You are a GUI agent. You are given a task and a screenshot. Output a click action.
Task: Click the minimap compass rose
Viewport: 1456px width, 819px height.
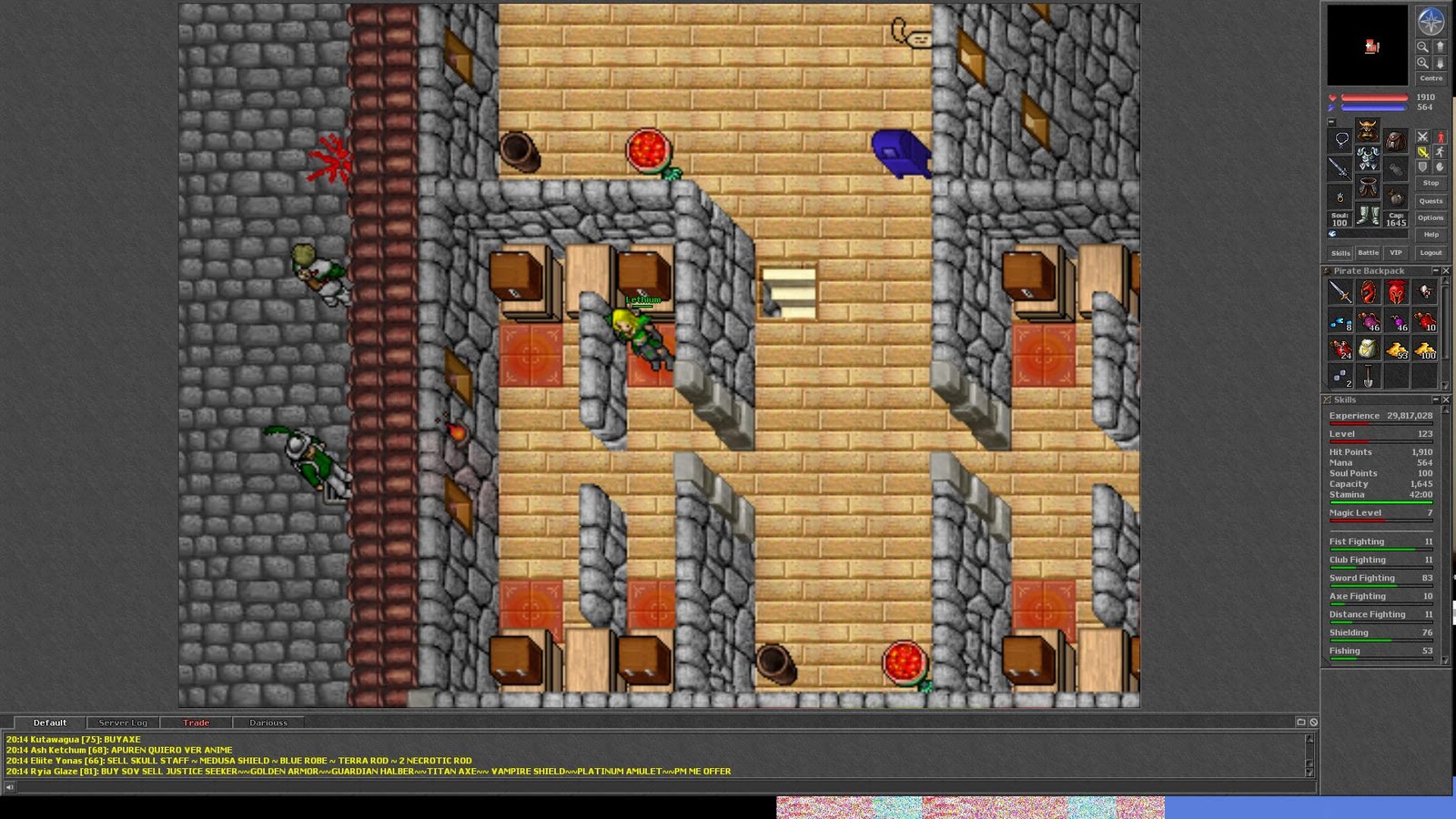(1431, 23)
